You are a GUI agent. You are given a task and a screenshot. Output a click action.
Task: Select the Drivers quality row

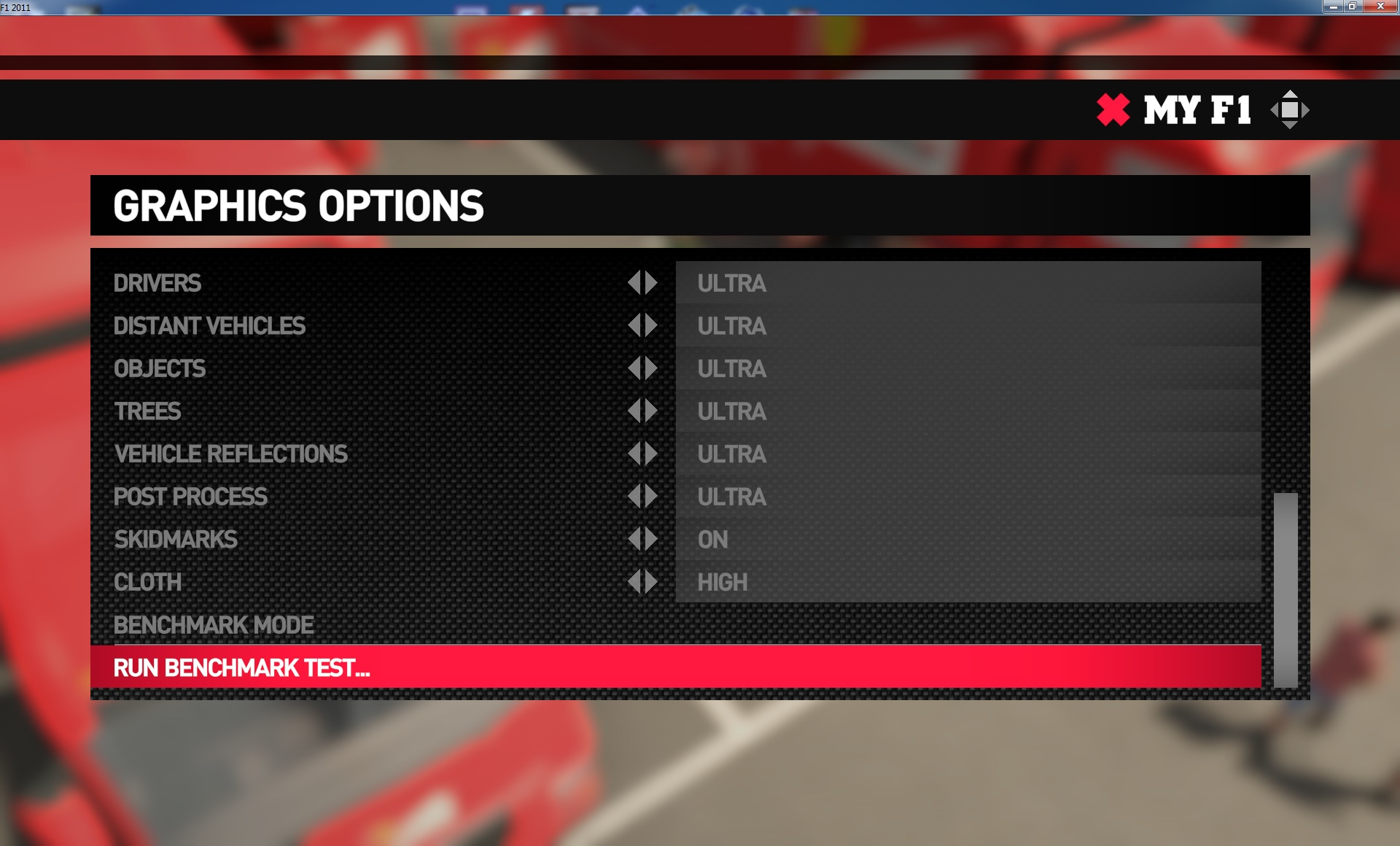click(157, 283)
